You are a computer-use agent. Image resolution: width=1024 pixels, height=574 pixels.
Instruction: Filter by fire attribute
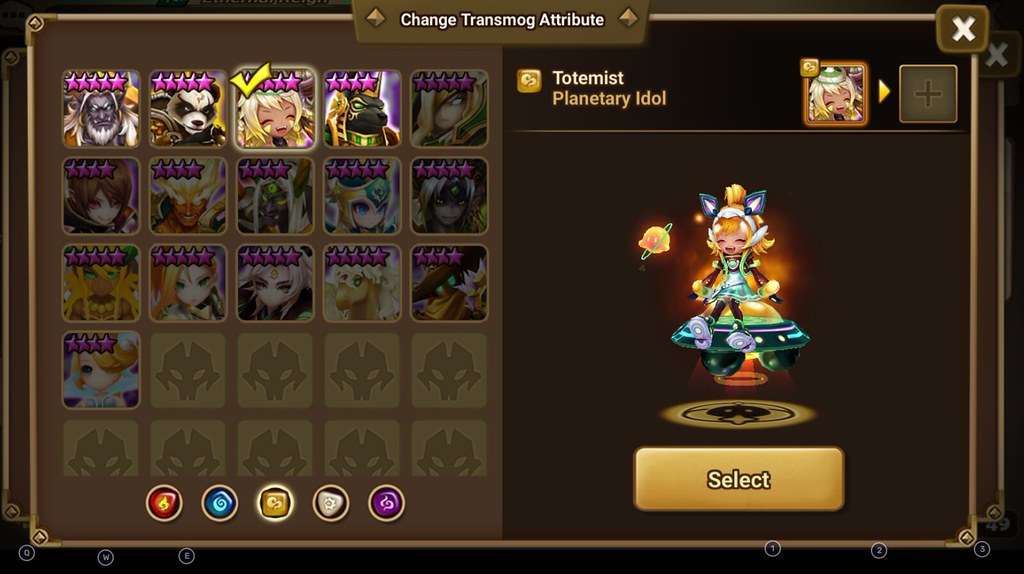pos(164,503)
